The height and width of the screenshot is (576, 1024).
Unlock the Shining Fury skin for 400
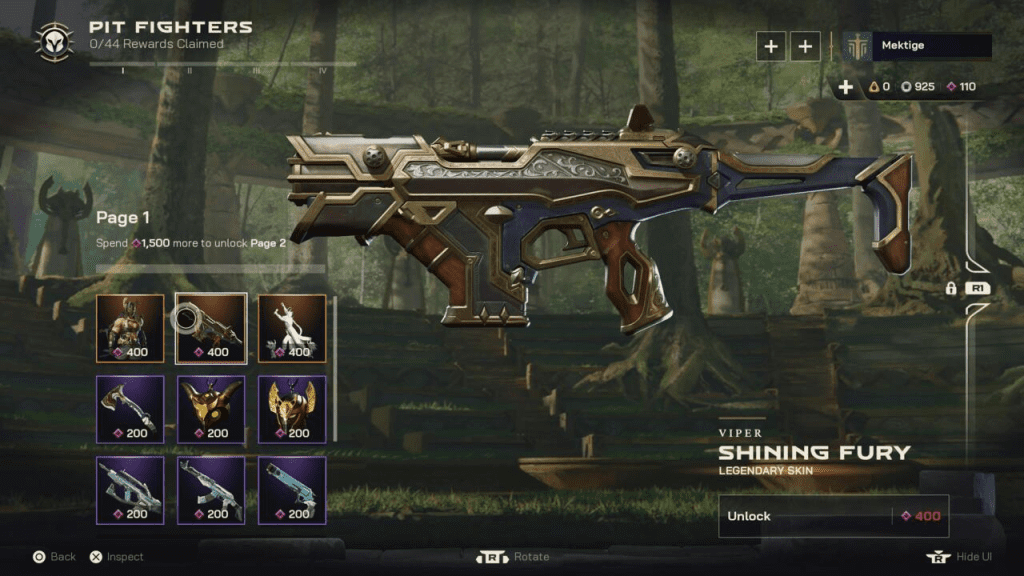point(833,516)
